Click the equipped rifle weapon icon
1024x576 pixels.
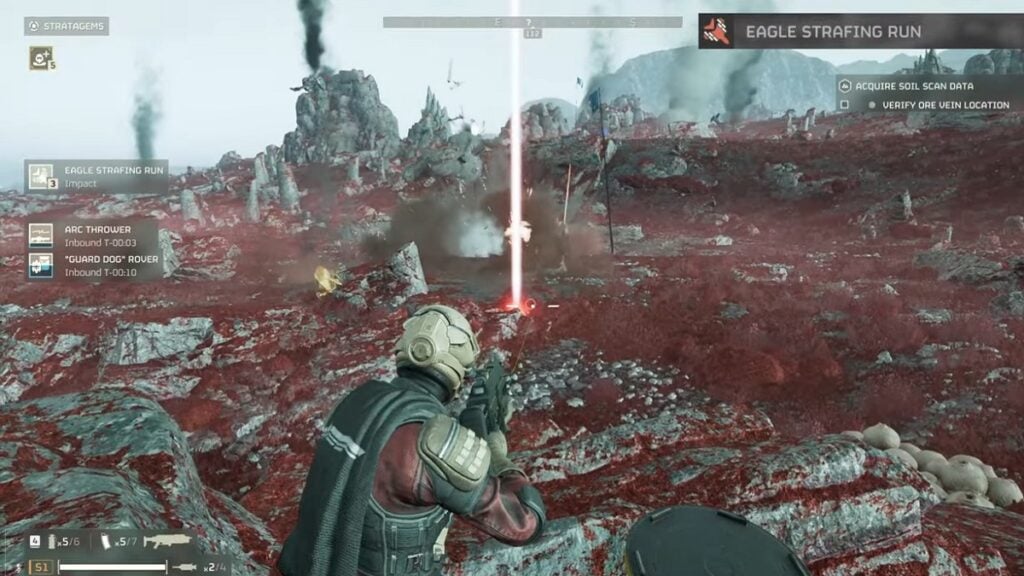point(167,541)
